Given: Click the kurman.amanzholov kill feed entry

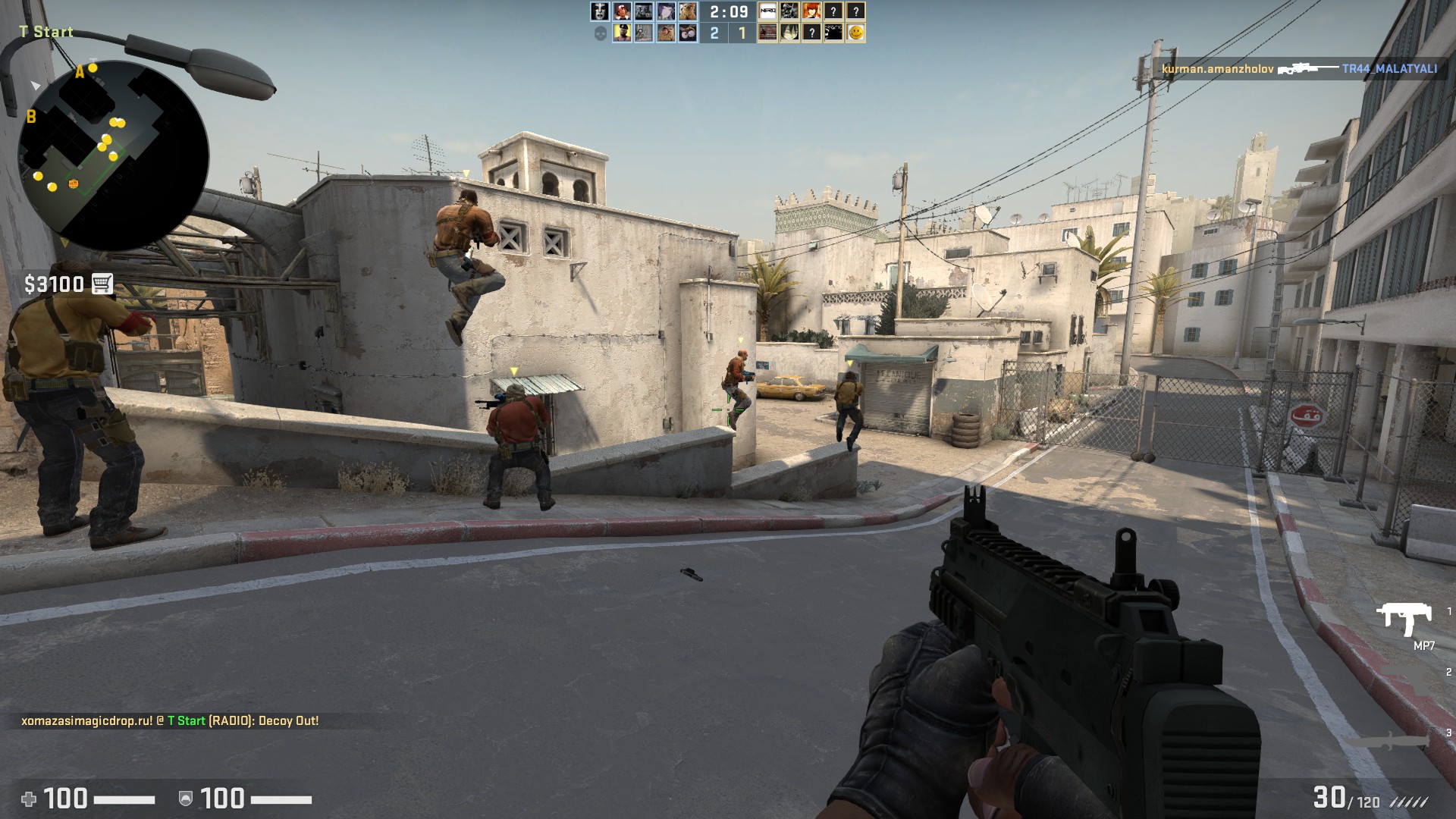Looking at the screenshot, I should [1299, 69].
